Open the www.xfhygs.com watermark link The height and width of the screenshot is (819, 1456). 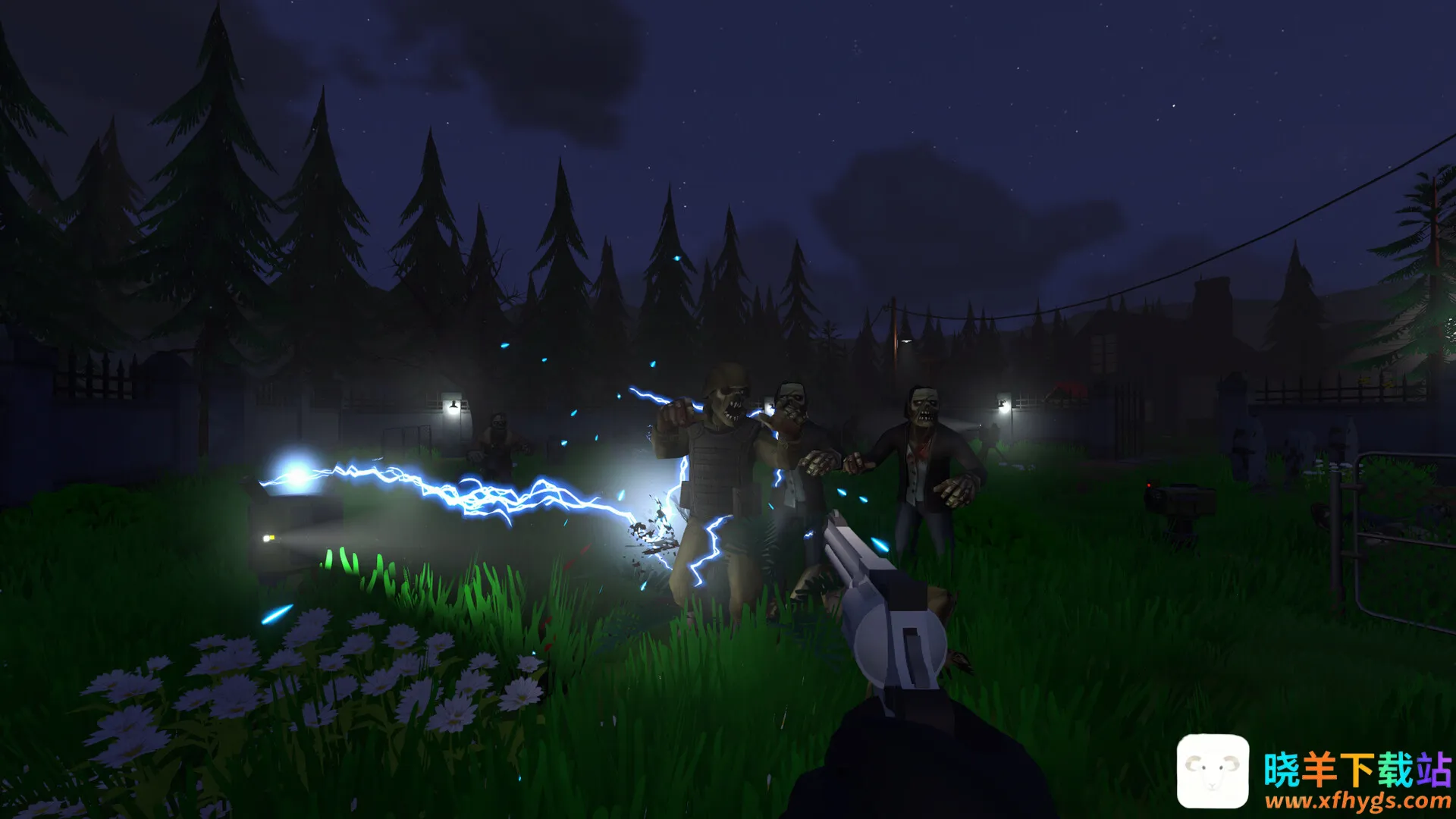(x=1357, y=800)
